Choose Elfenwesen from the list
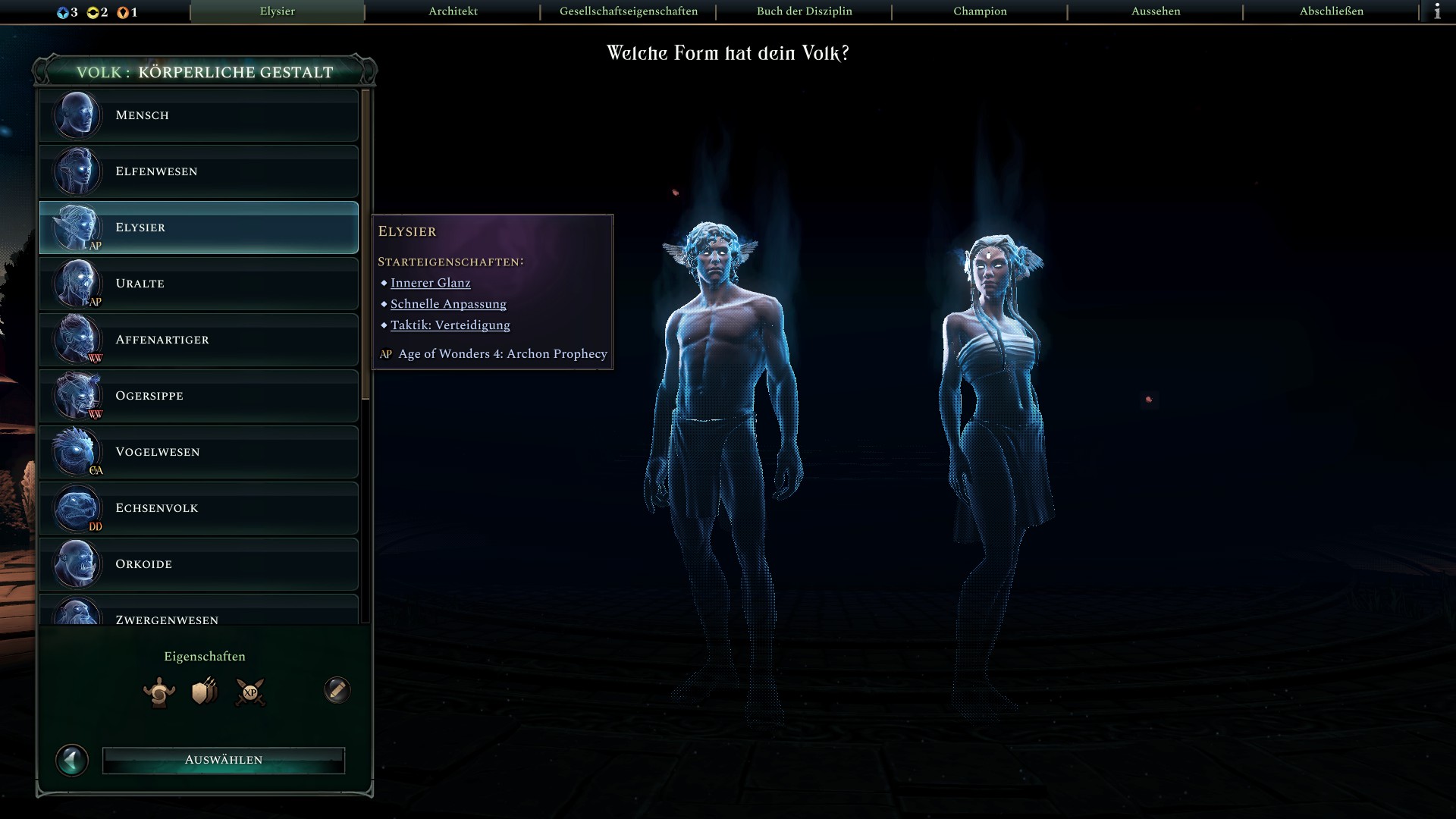The image size is (1456, 819). [x=199, y=171]
